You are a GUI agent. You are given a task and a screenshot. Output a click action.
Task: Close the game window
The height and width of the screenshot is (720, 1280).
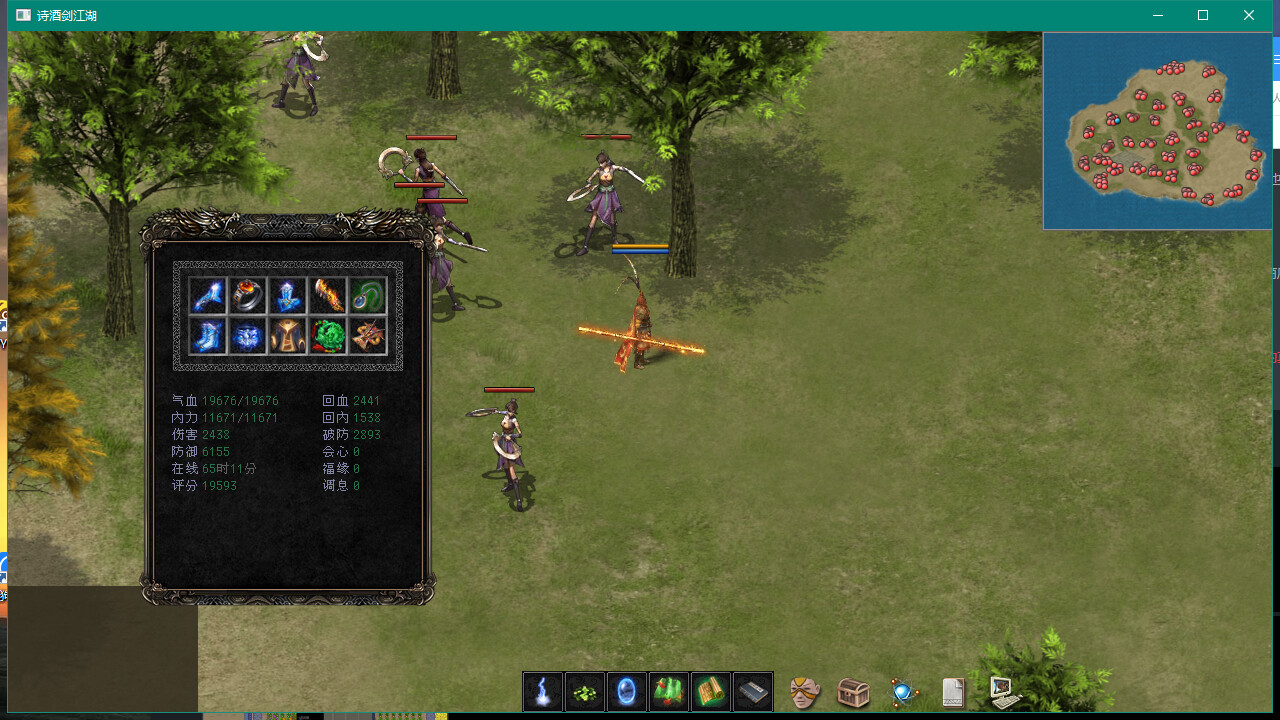1249,15
